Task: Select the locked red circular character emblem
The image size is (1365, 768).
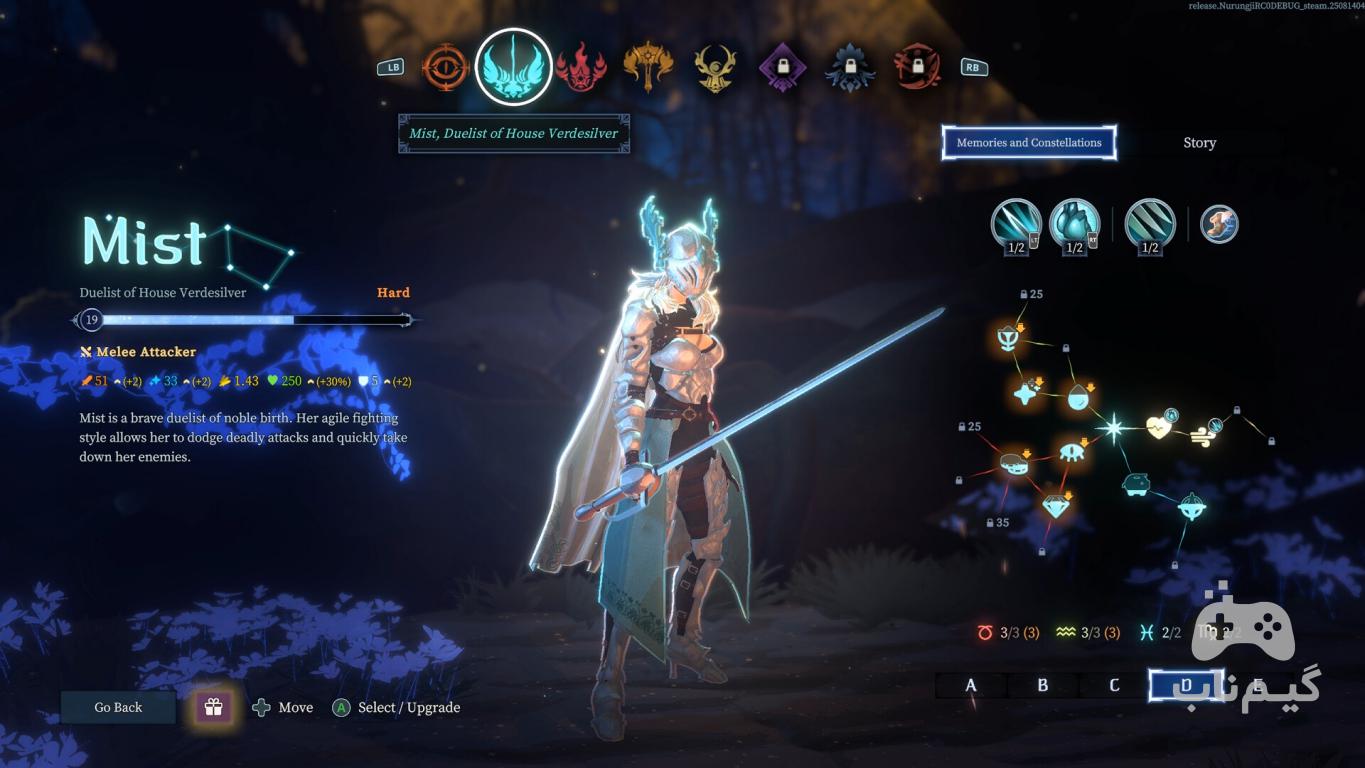Action: pyautogui.click(x=916, y=68)
